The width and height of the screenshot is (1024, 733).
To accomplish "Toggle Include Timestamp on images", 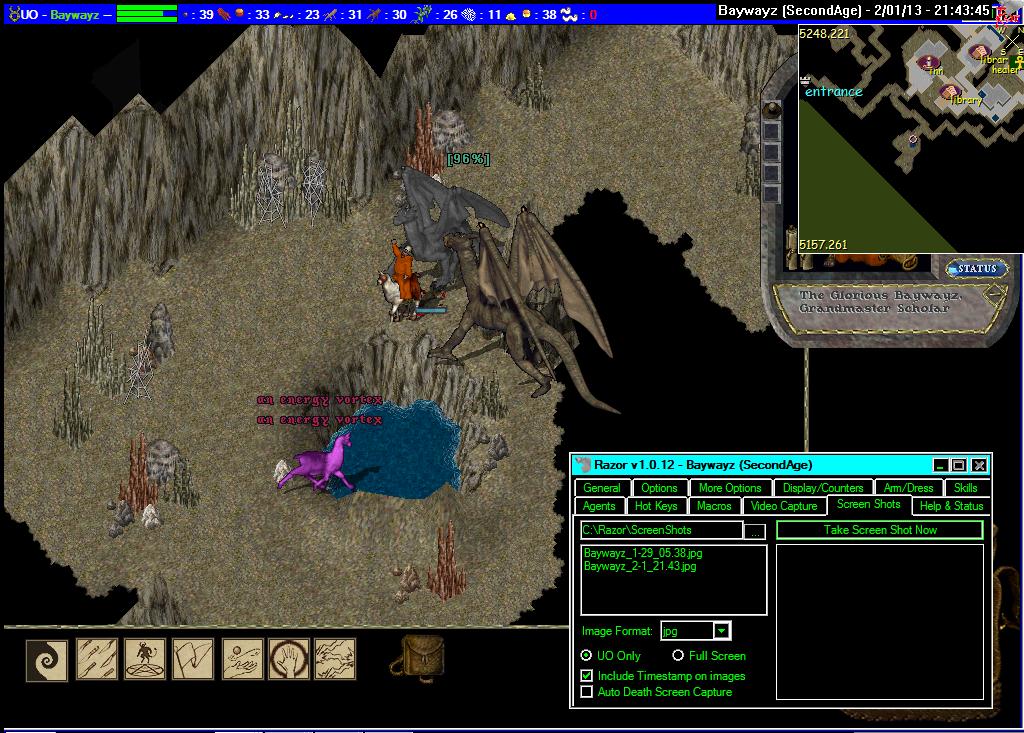I will tap(587, 676).
